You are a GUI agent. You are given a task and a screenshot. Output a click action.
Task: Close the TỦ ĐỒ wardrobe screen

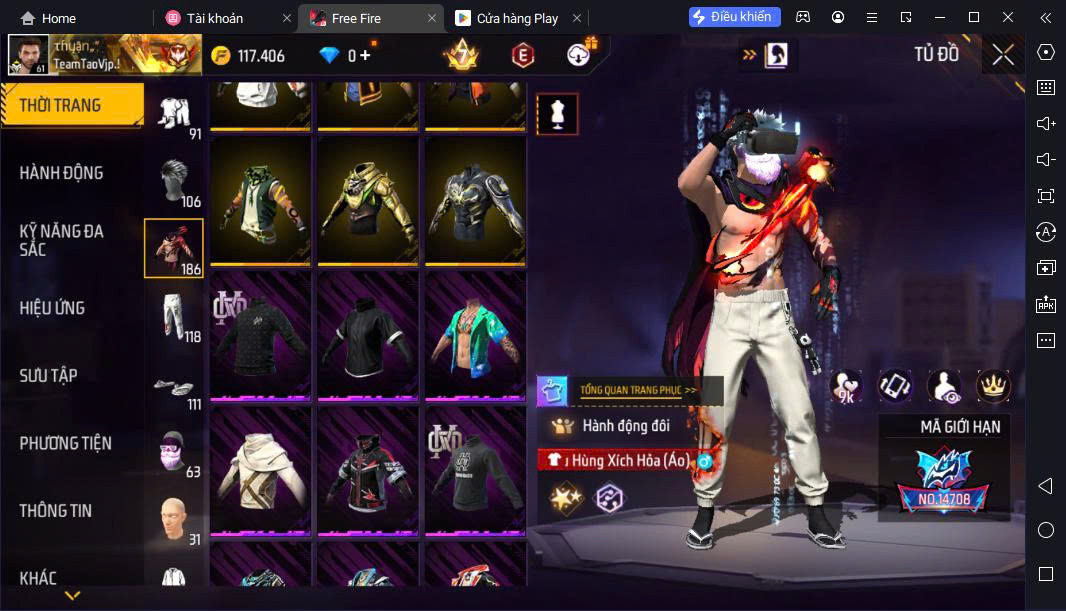click(1002, 55)
